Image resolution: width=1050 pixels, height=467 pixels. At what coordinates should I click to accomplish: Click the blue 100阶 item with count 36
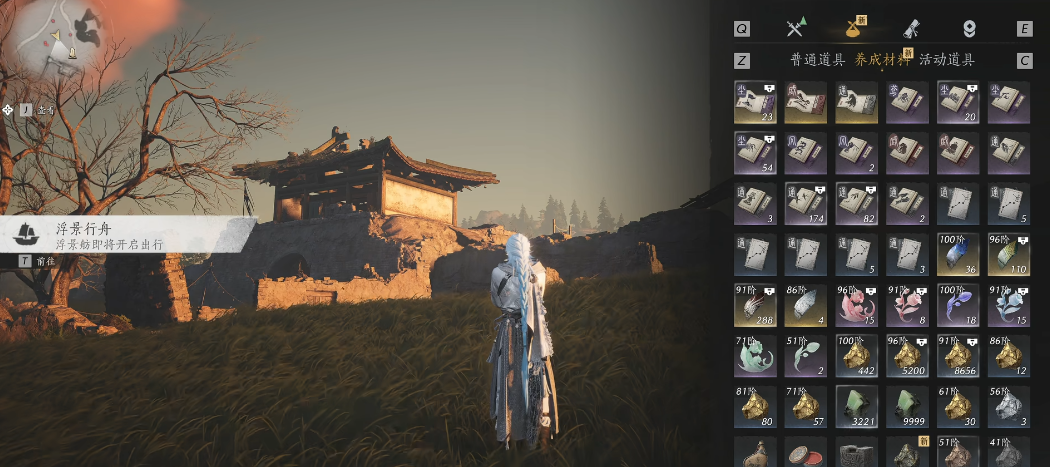957,254
